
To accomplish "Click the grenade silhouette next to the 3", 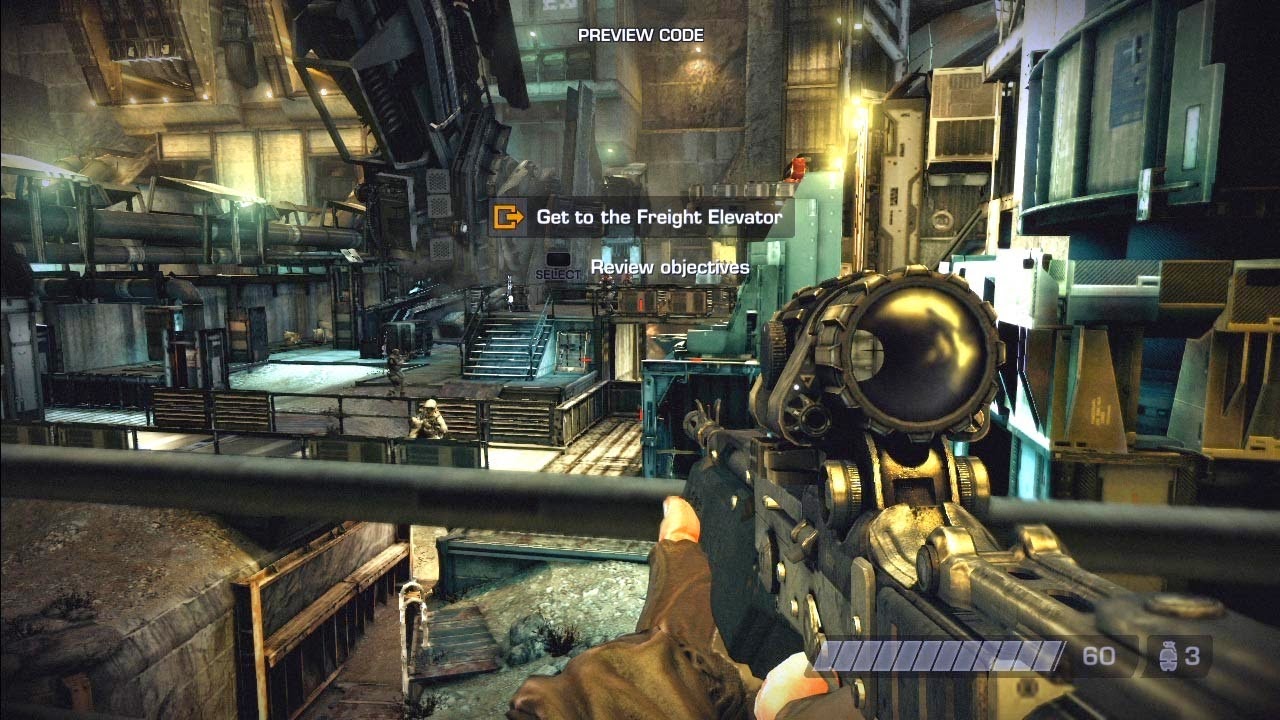I will coord(1170,656).
